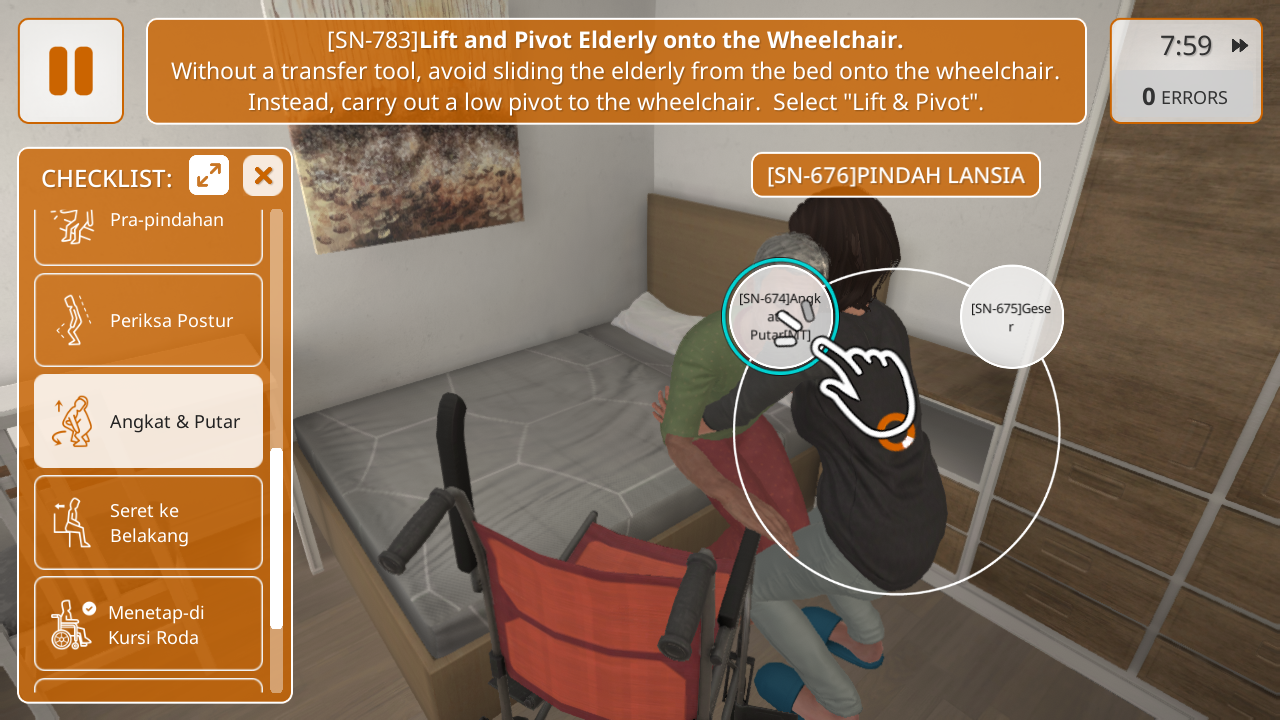
Task: Select Seret ke Belakang checklist step
Action: pos(148,522)
